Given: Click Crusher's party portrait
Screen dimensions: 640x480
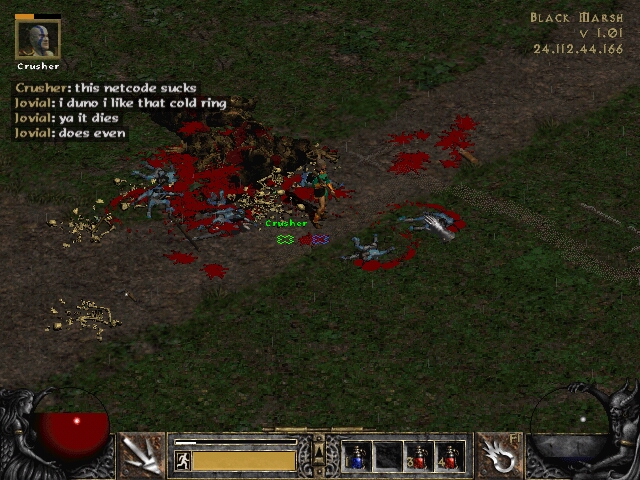Looking at the screenshot, I should point(38,39).
